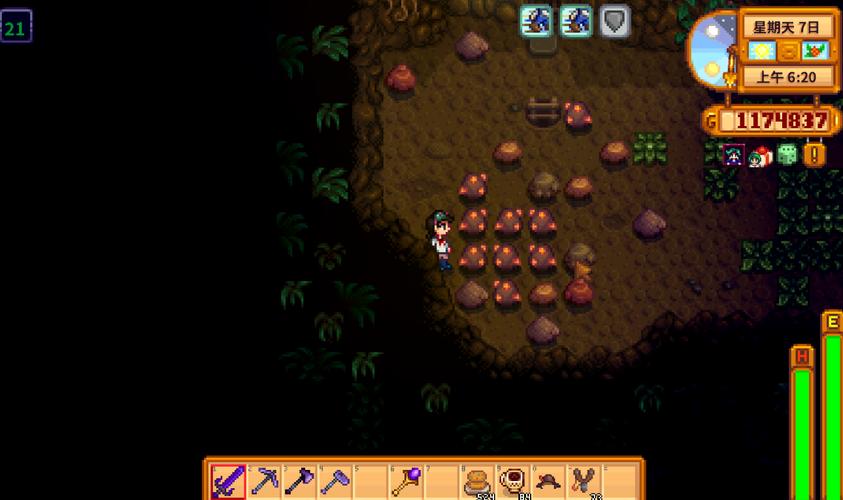The height and width of the screenshot is (500, 843).
Task: Select the purple Galaxy Sword slot
Action: tap(228, 481)
